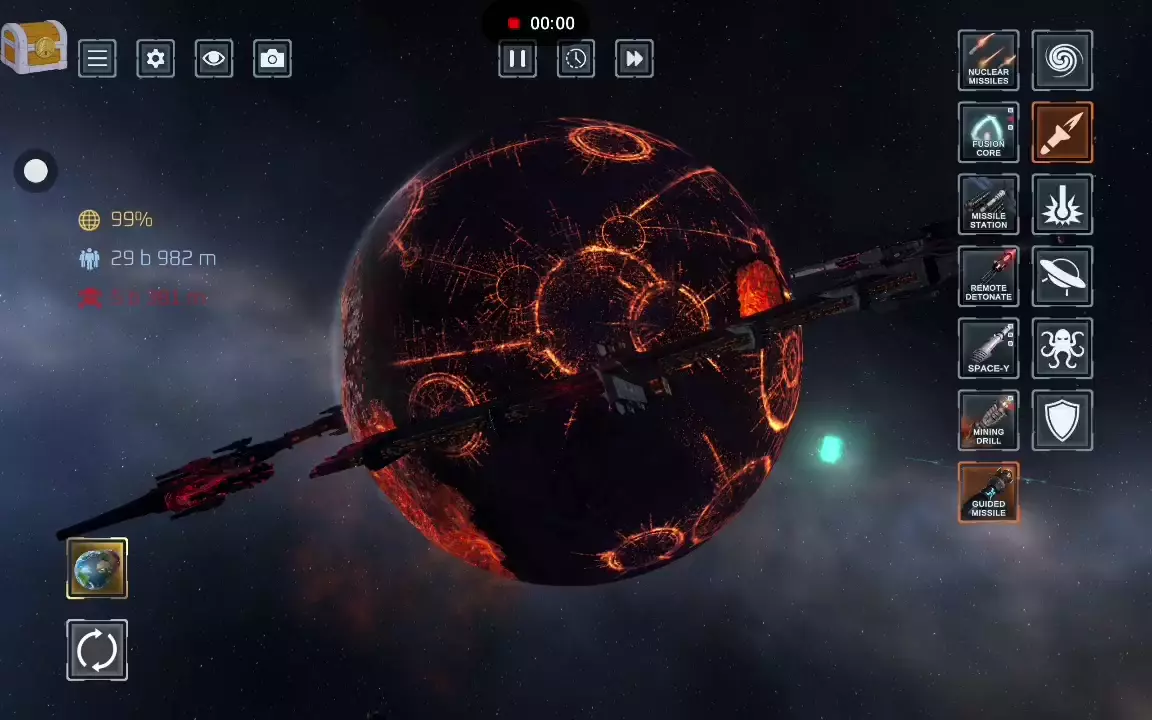The height and width of the screenshot is (720, 1152).
Task: Choose the Fusion Core weapon
Action: (x=988, y=132)
